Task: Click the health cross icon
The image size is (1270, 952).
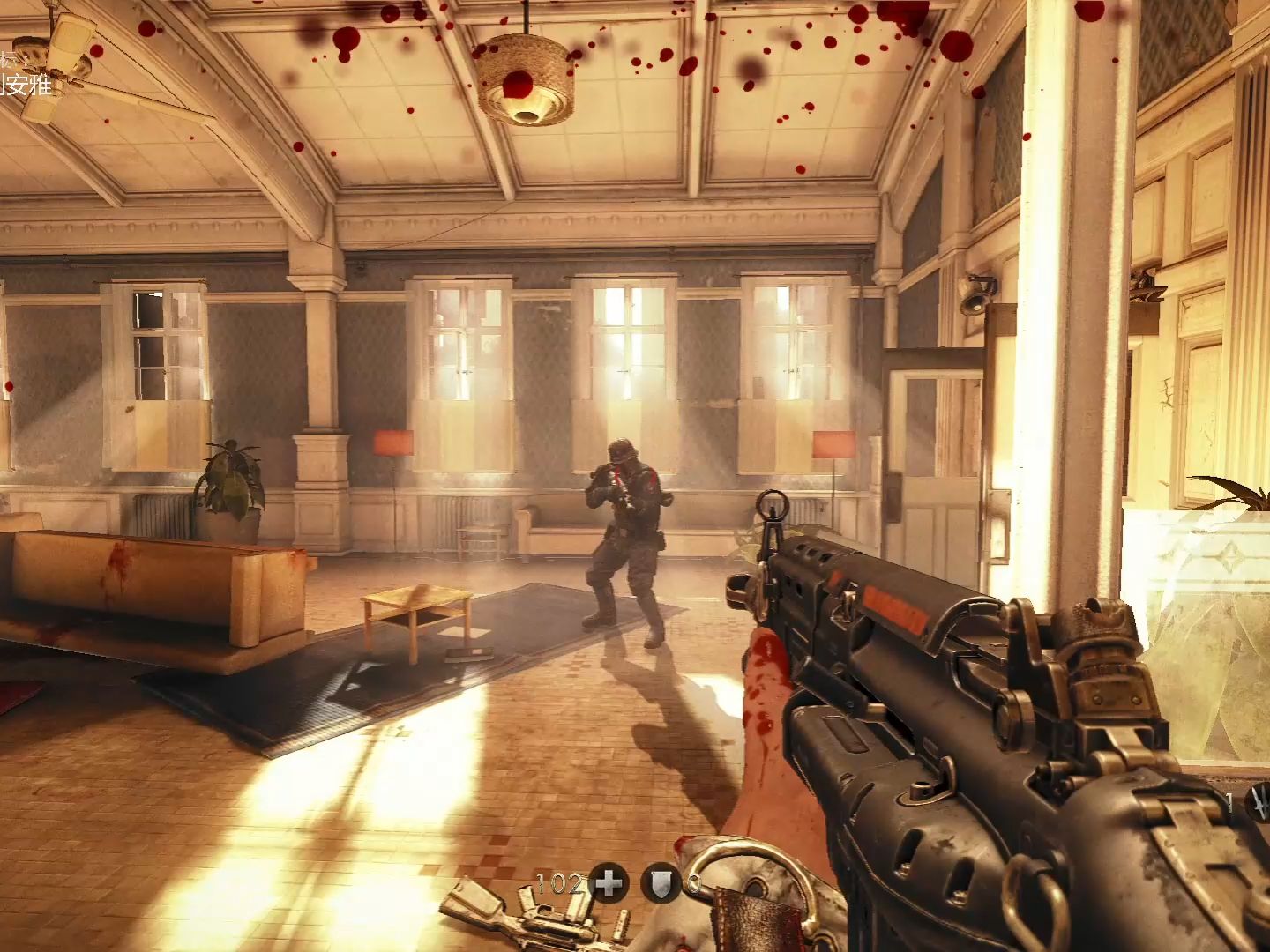Action: pyautogui.click(x=609, y=882)
